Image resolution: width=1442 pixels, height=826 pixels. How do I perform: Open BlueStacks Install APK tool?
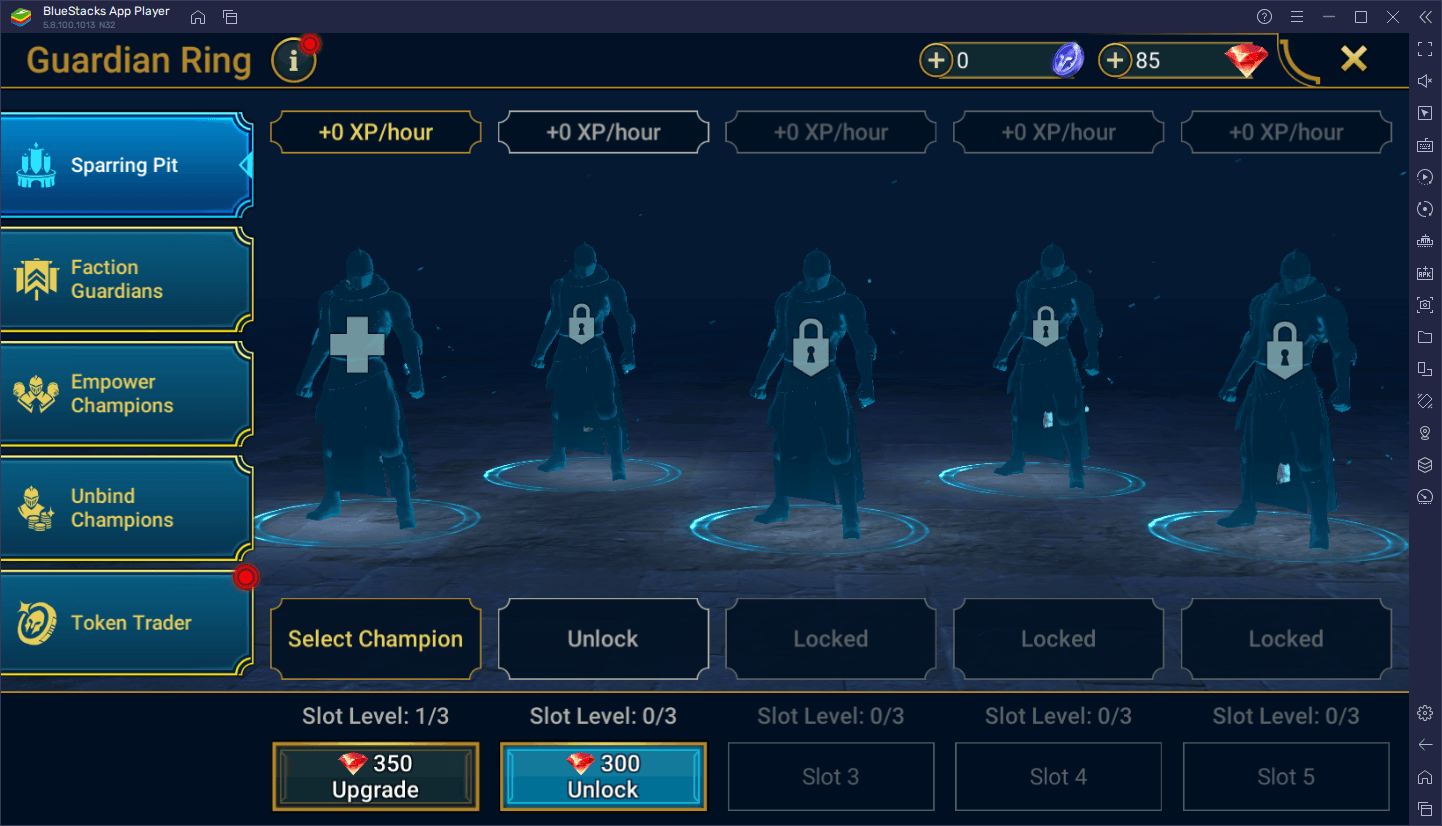tap(1425, 273)
